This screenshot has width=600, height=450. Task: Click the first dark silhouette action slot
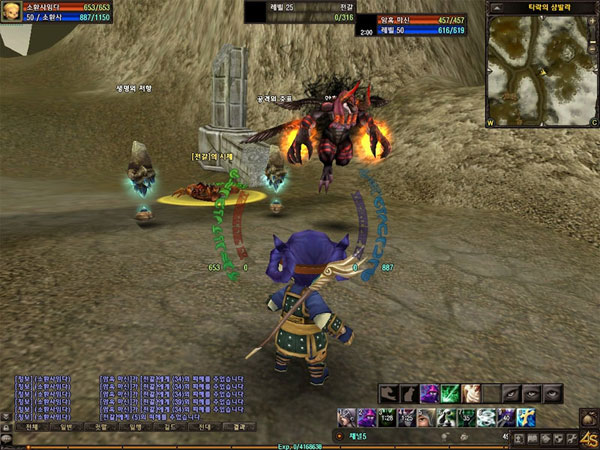pyautogui.click(x=388, y=393)
